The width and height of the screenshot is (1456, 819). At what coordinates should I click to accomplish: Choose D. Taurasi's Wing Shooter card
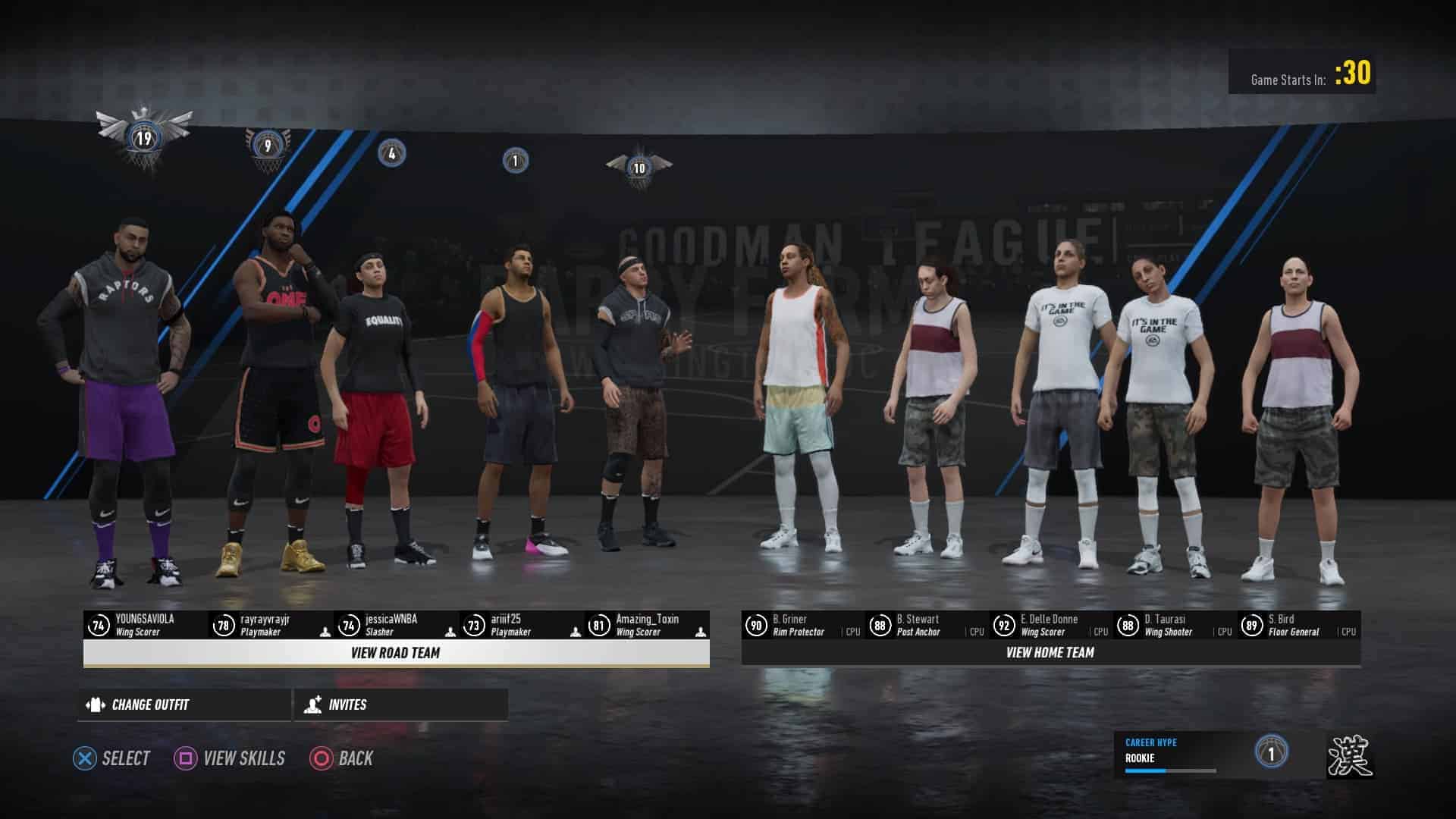(1175, 626)
